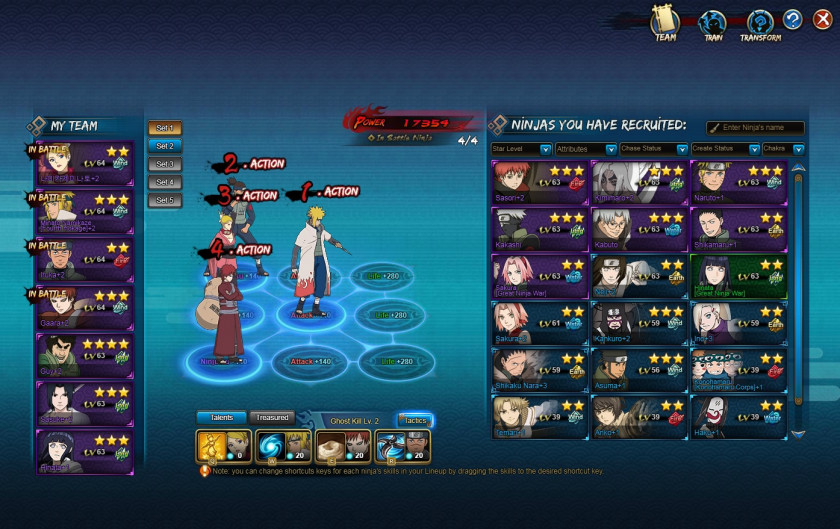
Task: Open the Star Level filter dropdown
Action: [521, 149]
